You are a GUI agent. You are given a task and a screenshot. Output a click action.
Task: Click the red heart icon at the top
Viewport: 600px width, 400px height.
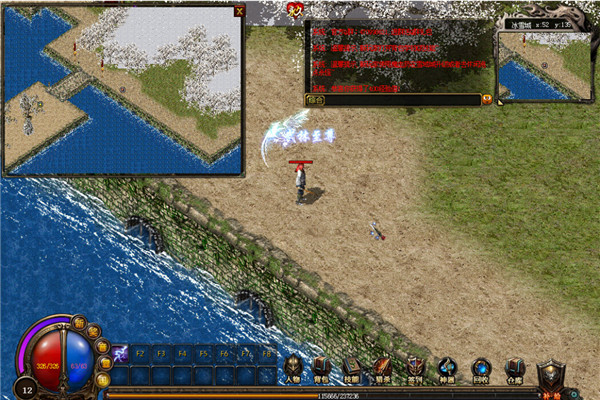point(295,10)
